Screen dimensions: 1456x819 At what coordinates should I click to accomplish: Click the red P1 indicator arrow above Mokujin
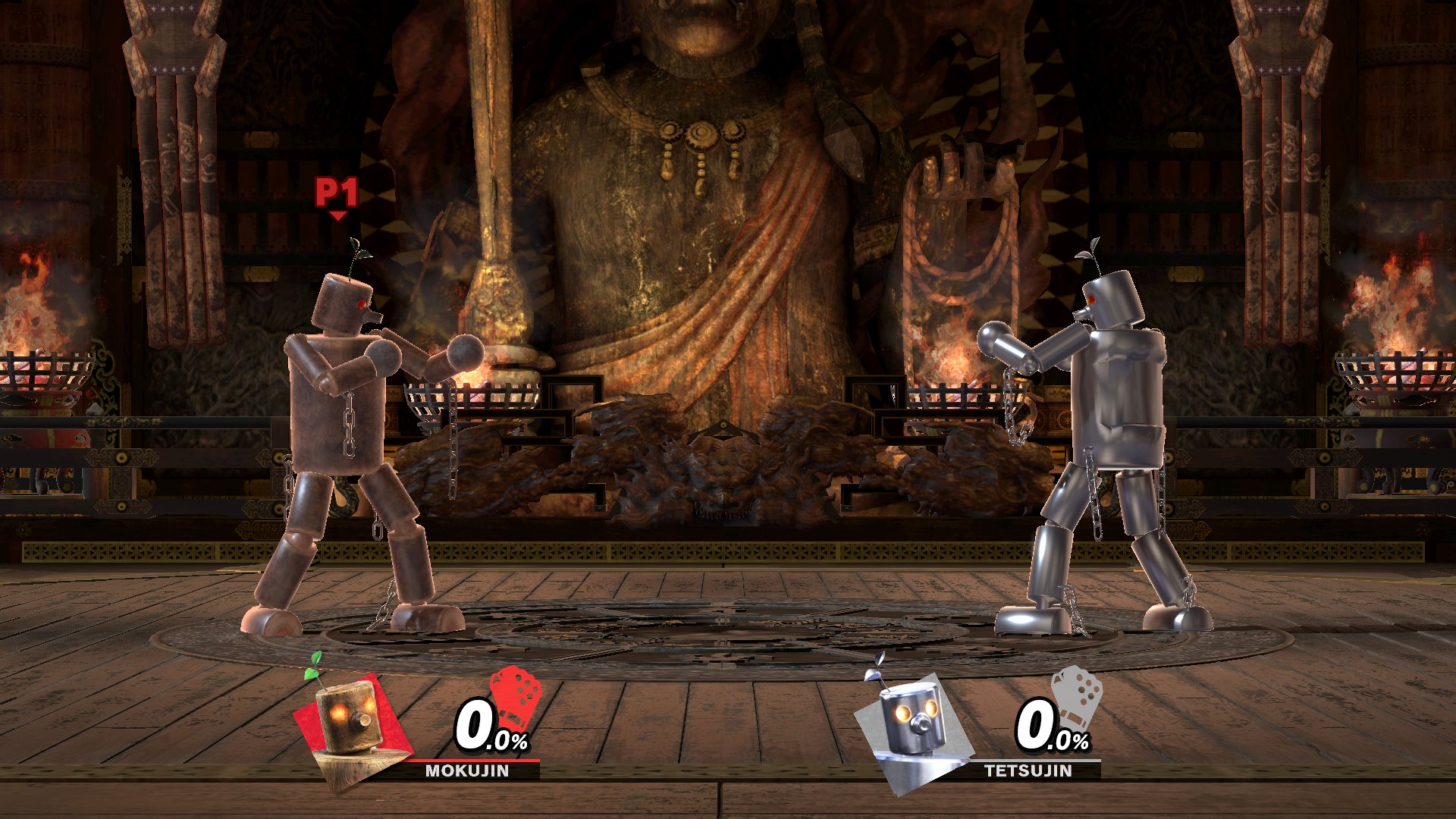point(337,199)
